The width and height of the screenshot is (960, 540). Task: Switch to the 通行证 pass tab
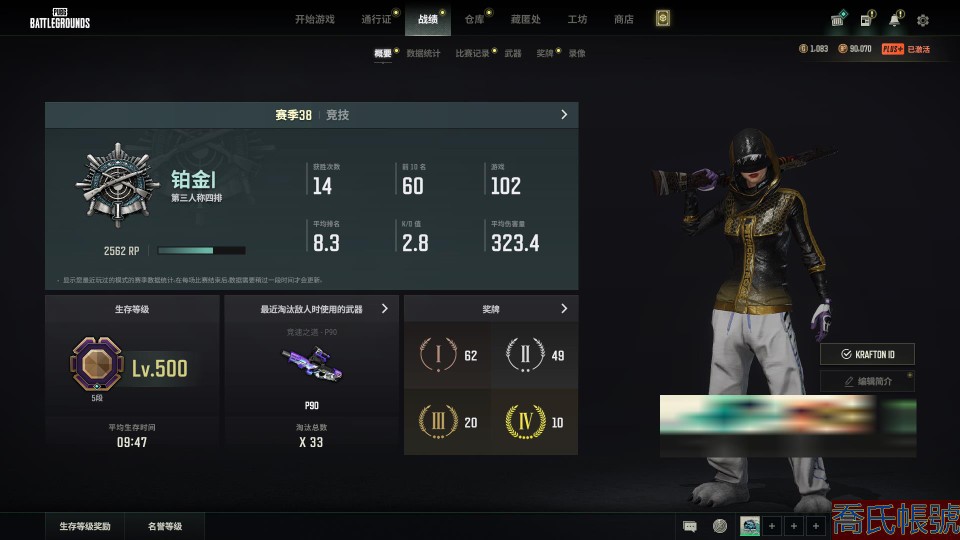(x=375, y=19)
